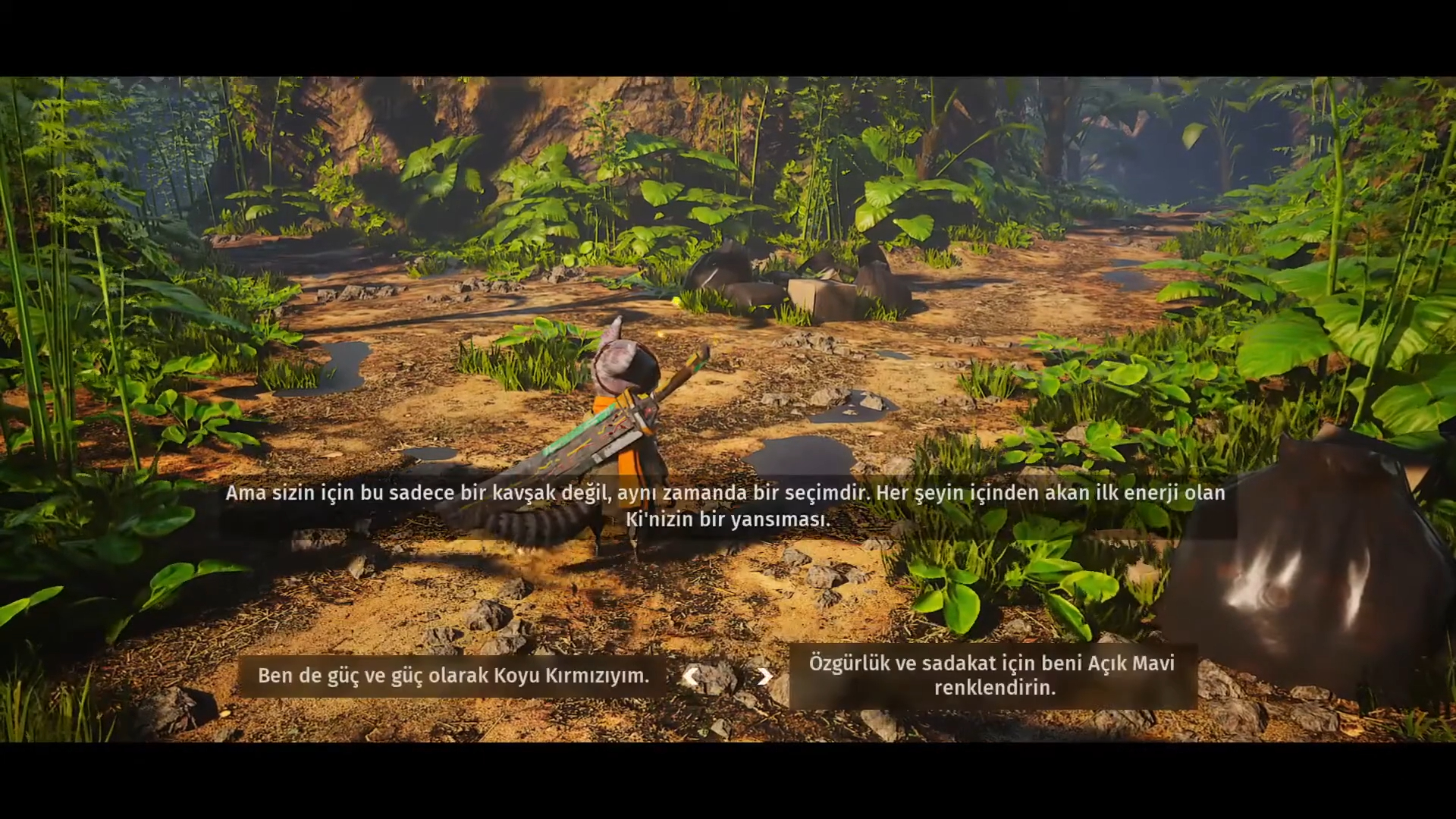Image resolution: width=1456 pixels, height=819 pixels.
Task: Click the left selection arrow
Action: click(690, 676)
